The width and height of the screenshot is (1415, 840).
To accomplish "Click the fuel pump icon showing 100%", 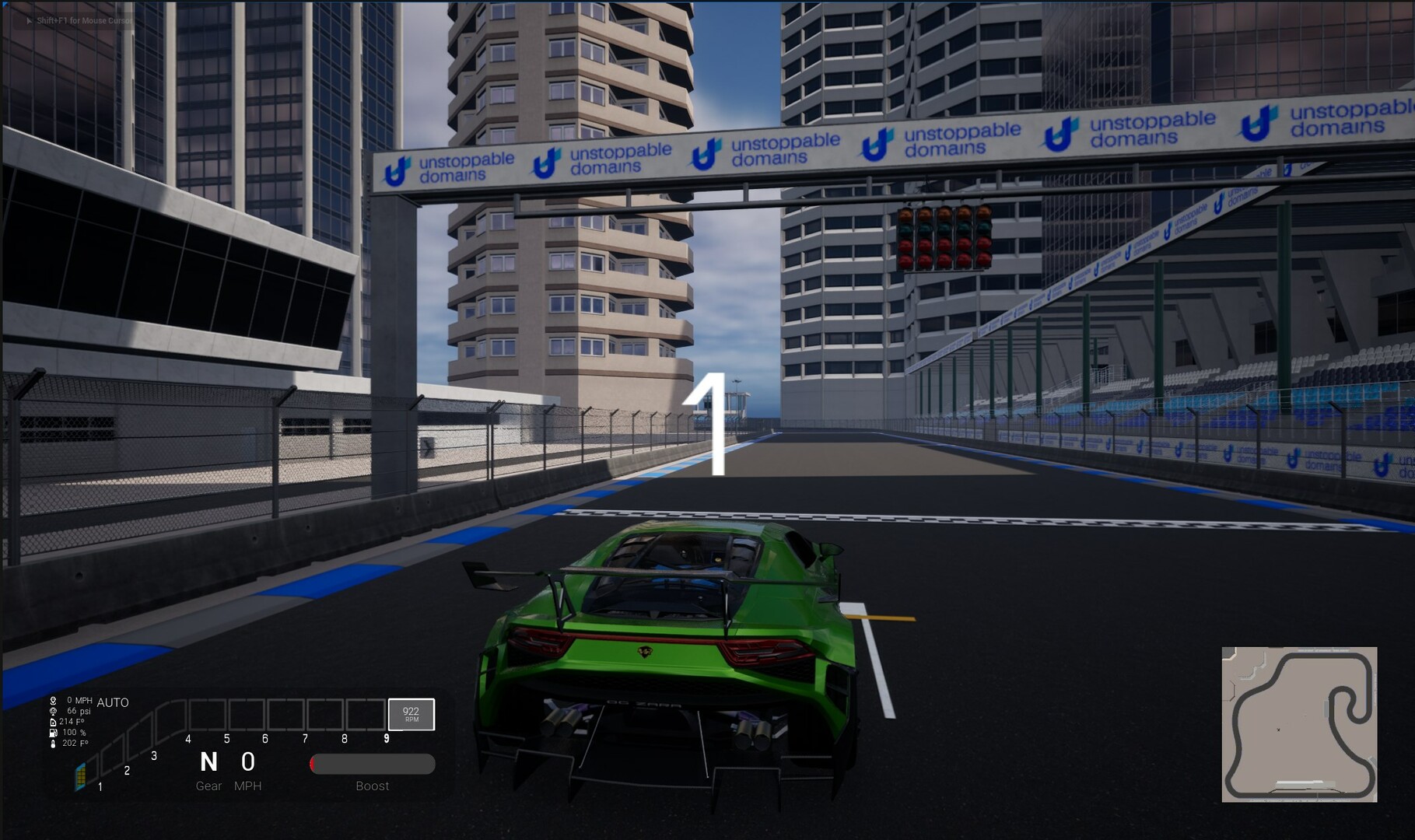I will coord(53,733).
